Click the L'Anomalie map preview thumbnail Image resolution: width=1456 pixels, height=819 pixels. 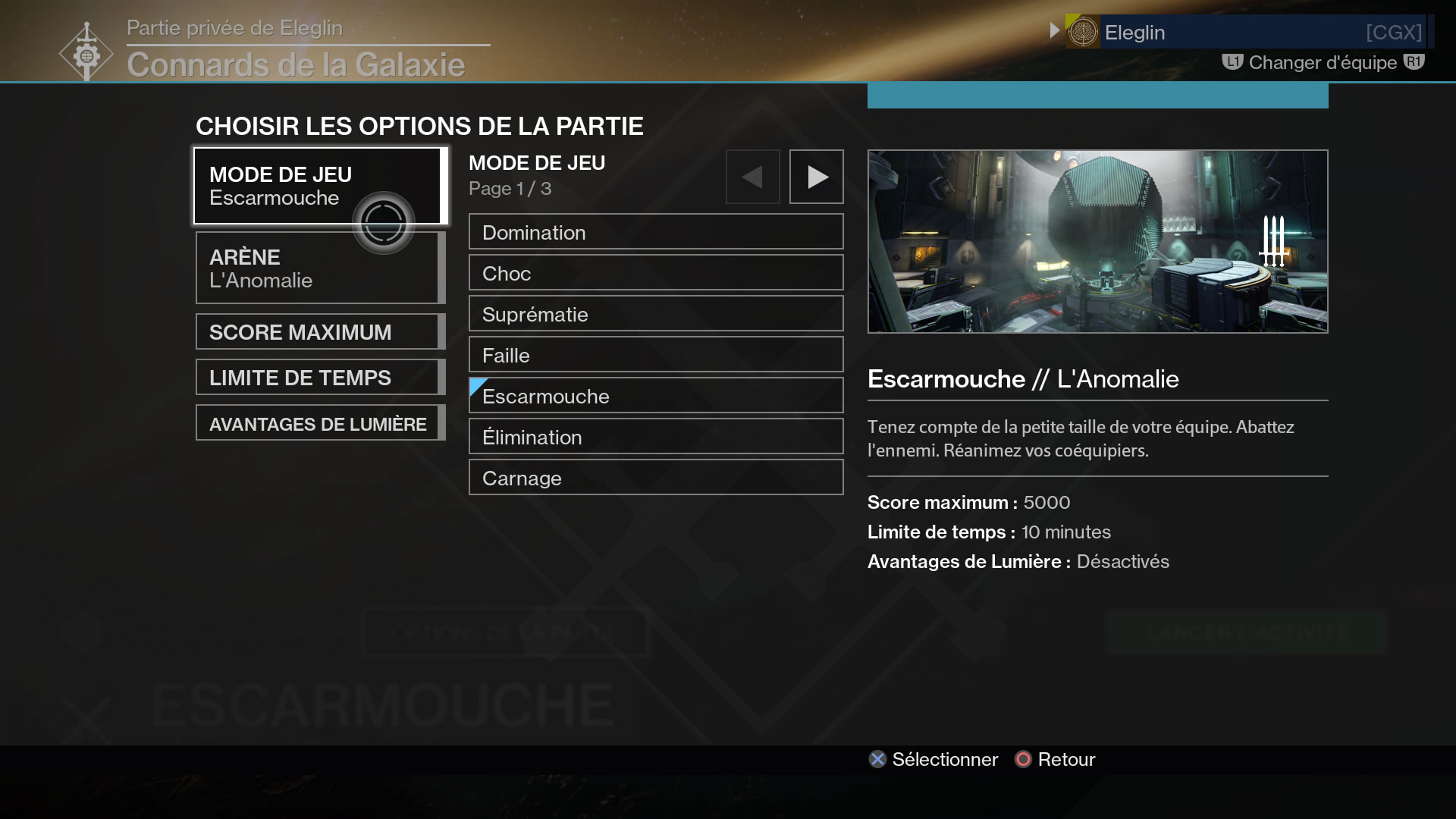[1097, 241]
